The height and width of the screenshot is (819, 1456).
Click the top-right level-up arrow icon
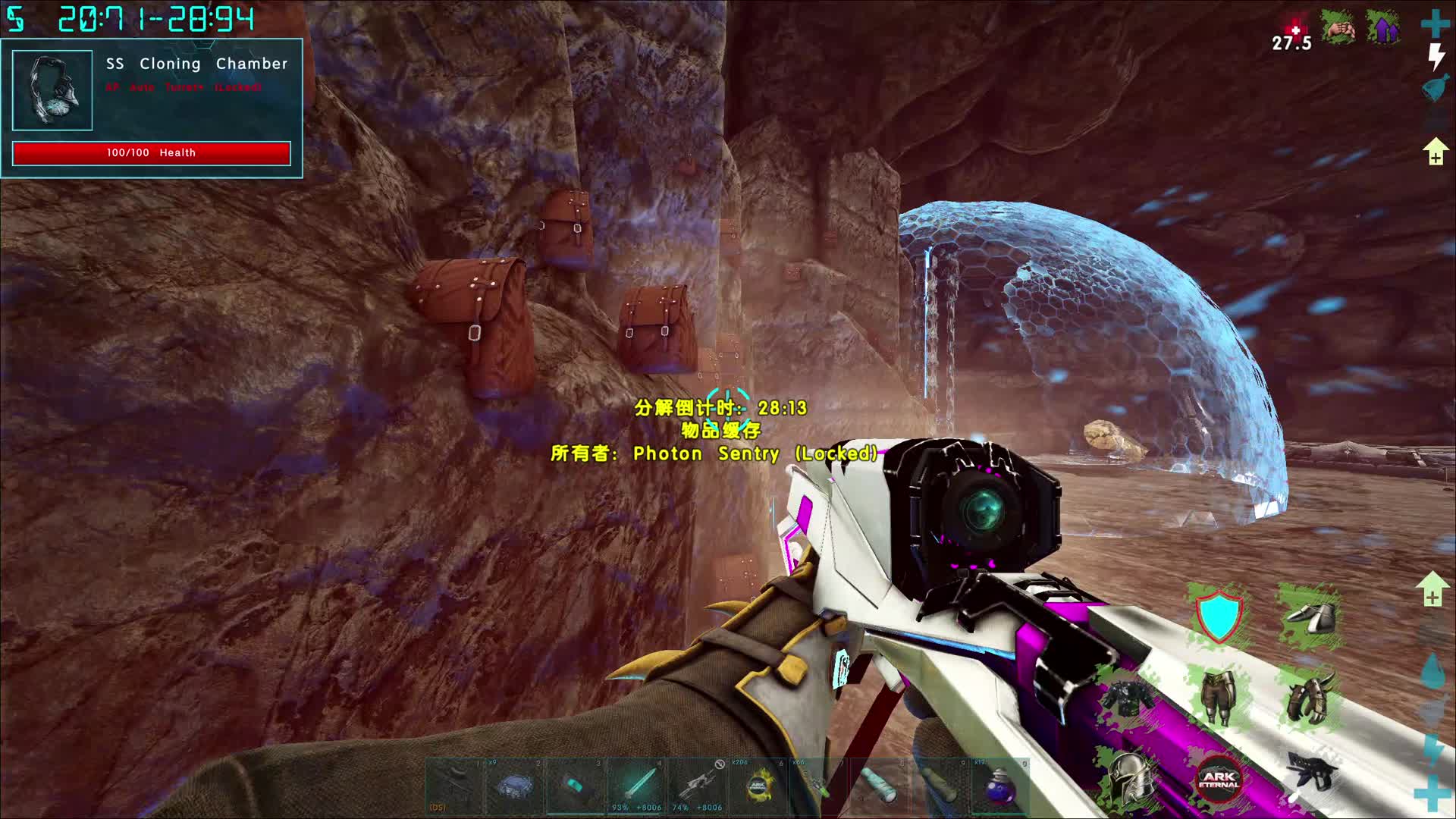point(1435,152)
